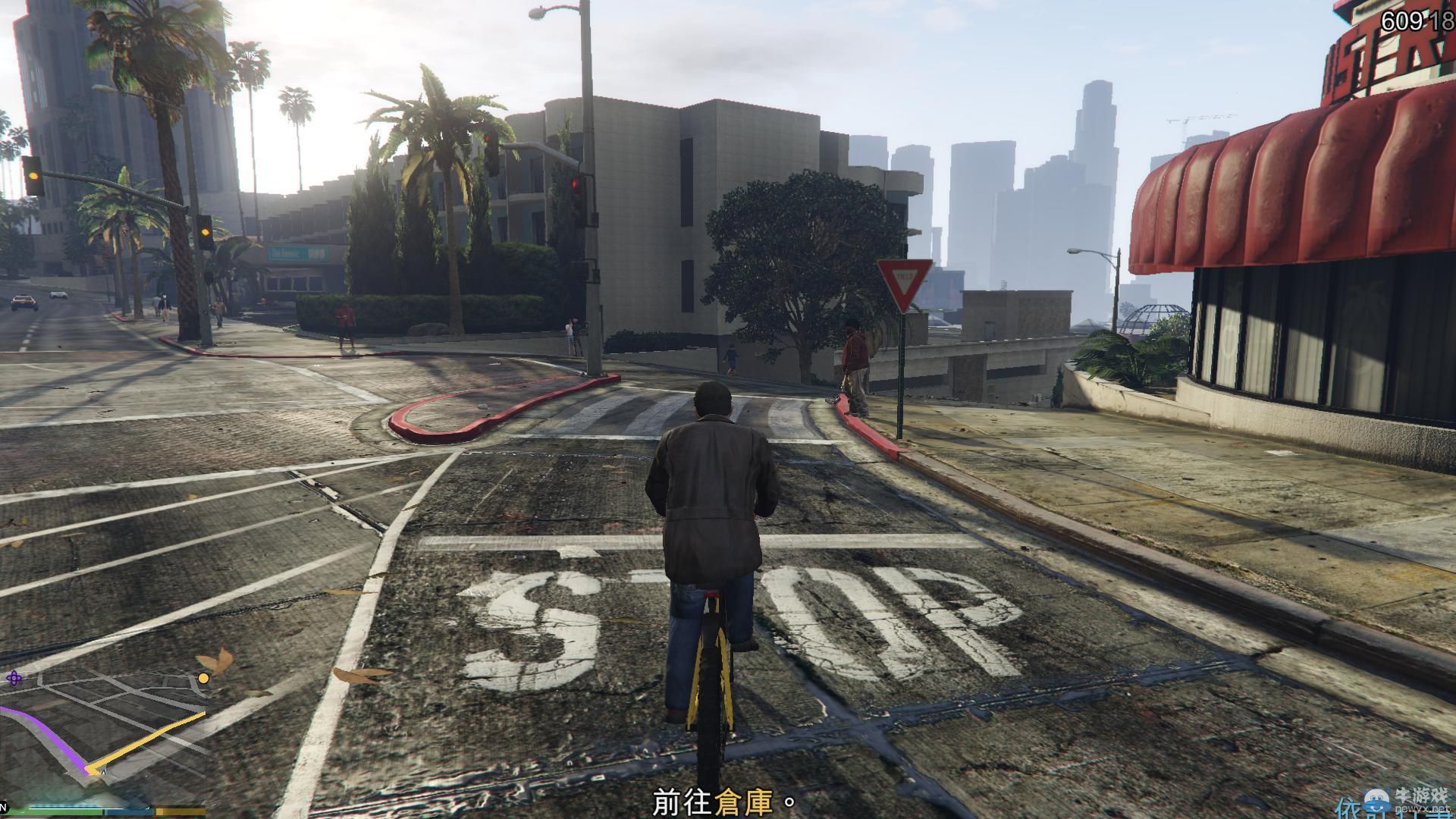Click the white player arrow on minimap
Screen dimensions: 1456x819
click(x=103, y=773)
